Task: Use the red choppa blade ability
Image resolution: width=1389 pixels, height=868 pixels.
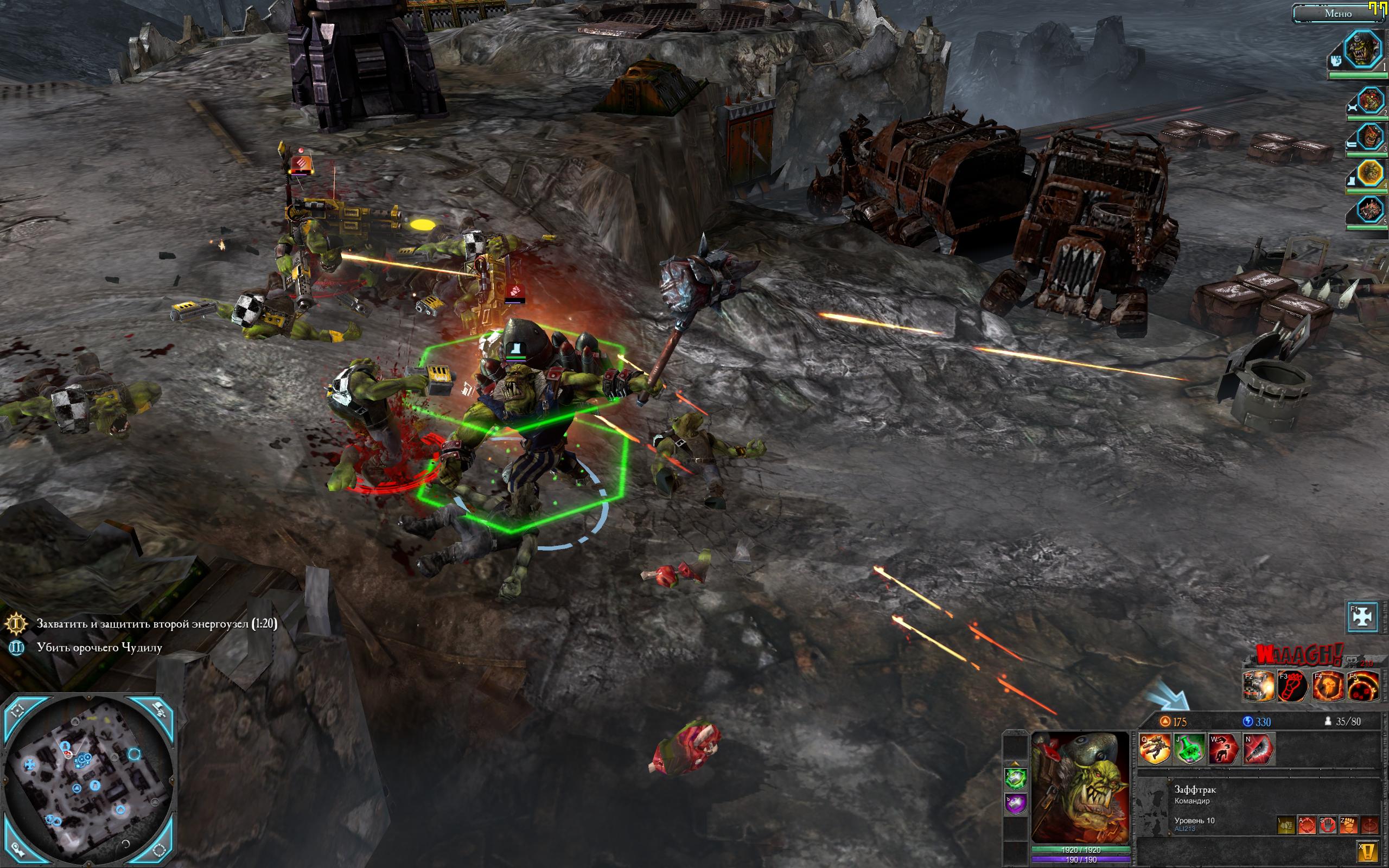Action: 1259,749
